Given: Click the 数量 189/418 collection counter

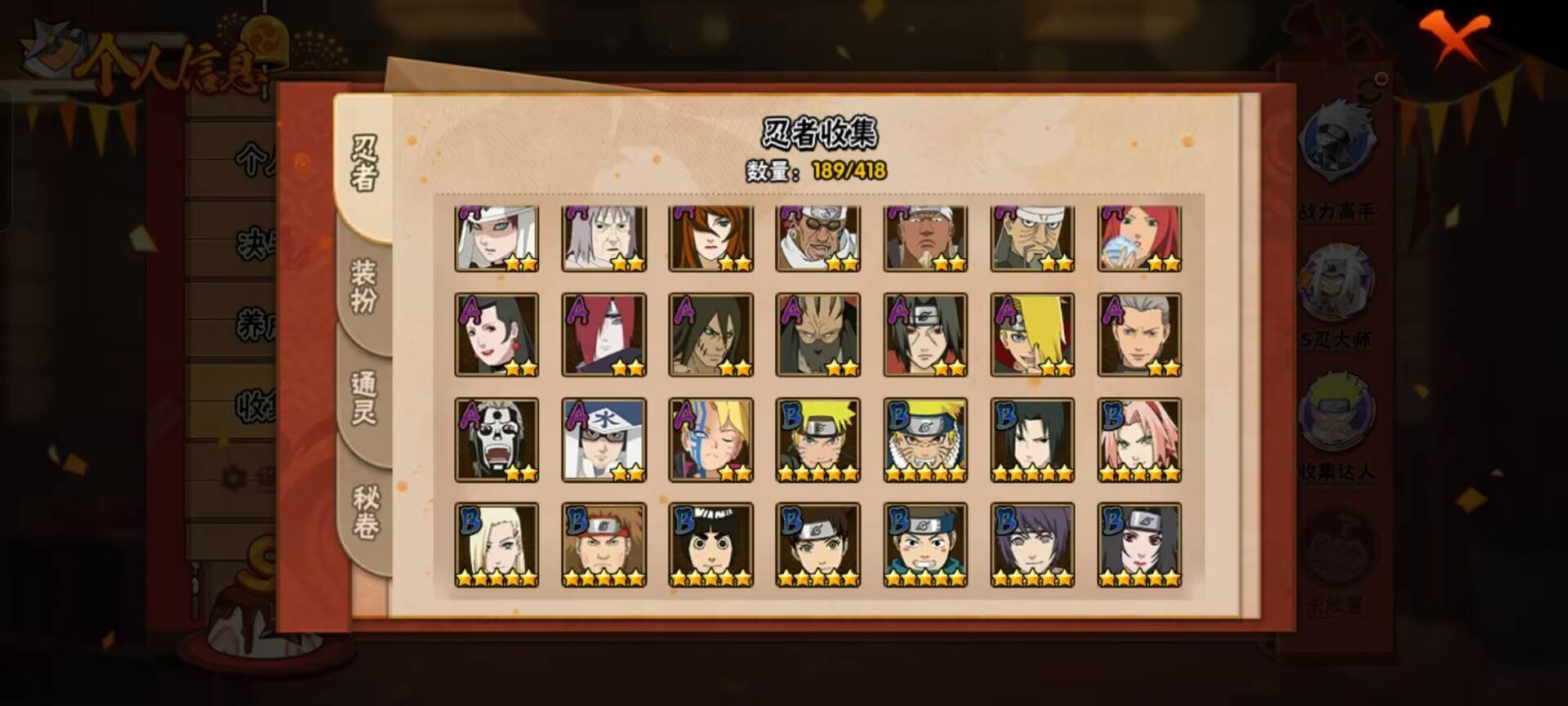Looking at the screenshot, I should pyautogui.click(x=817, y=172).
